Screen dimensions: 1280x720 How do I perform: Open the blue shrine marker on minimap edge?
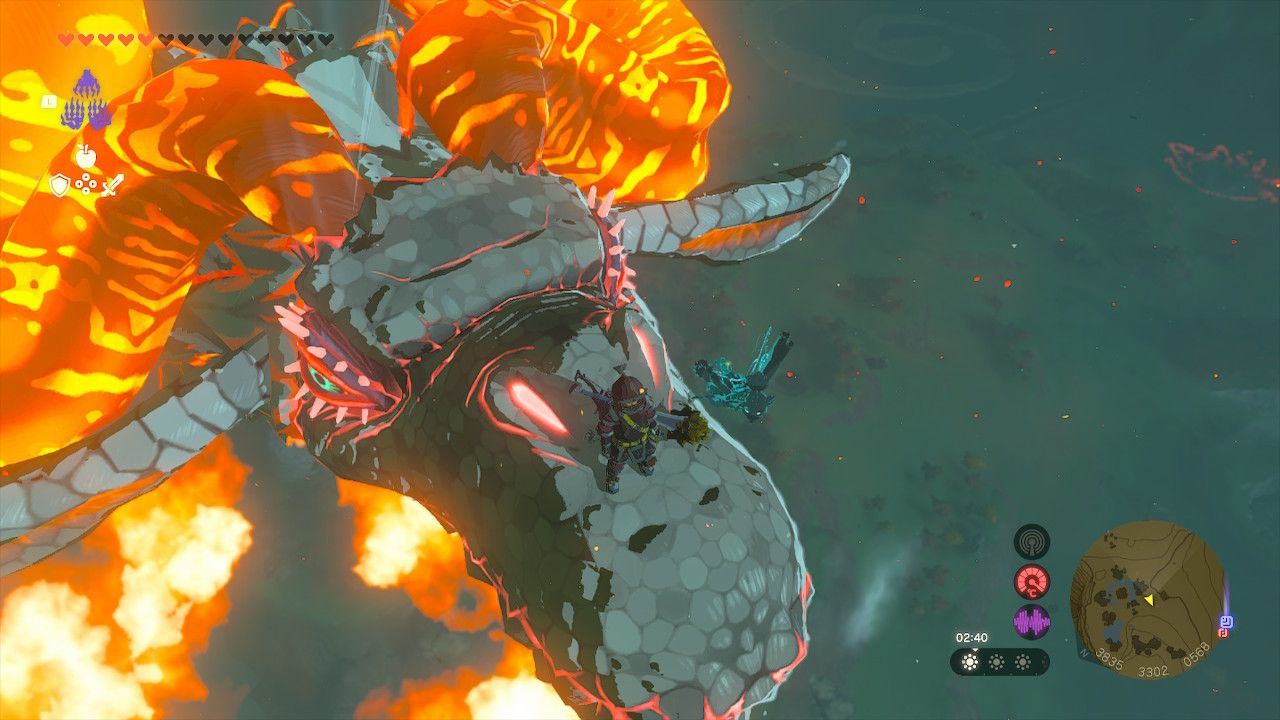click(x=1229, y=620)
